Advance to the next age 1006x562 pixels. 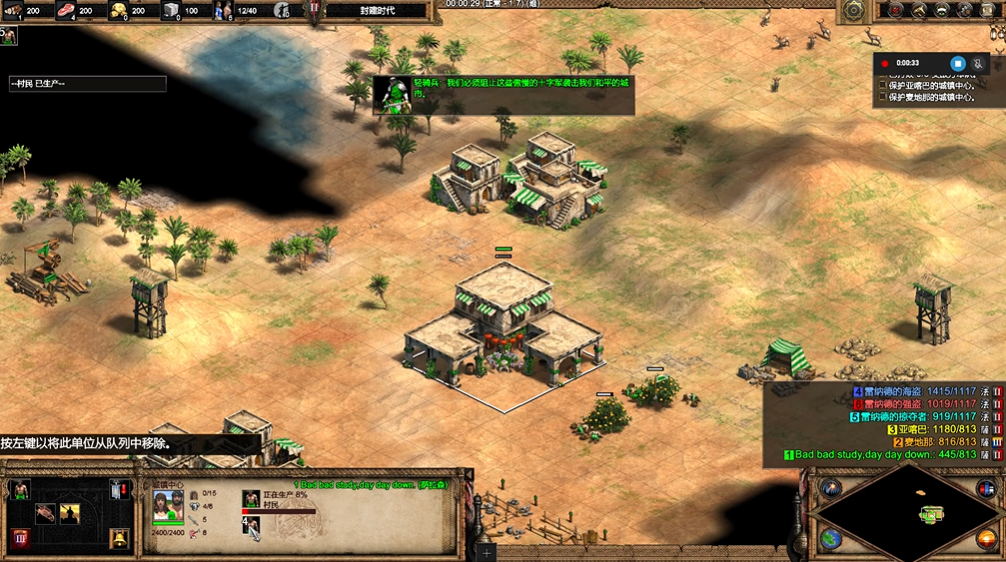19,539
